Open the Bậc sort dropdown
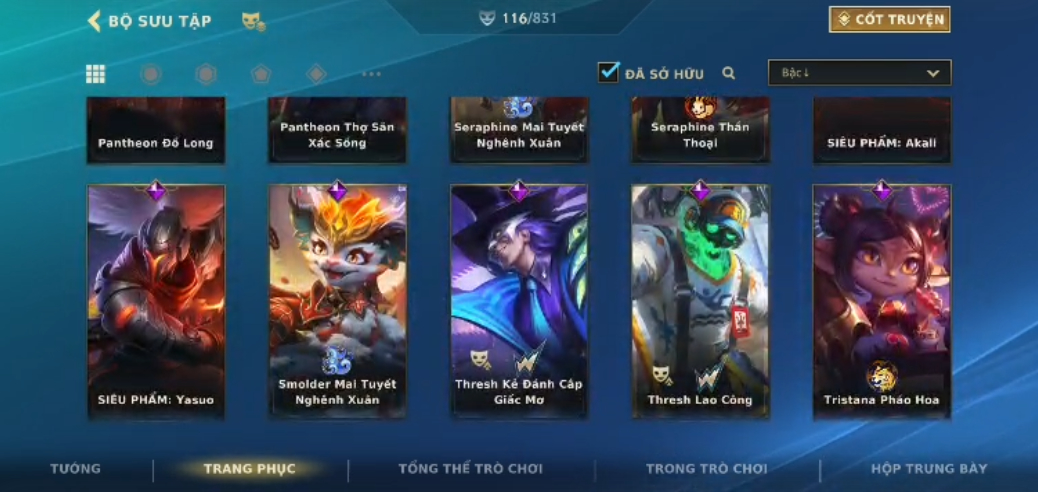The width and height of the screenshot is (1038, 492). pyautogui.click(x=859, y=73)
